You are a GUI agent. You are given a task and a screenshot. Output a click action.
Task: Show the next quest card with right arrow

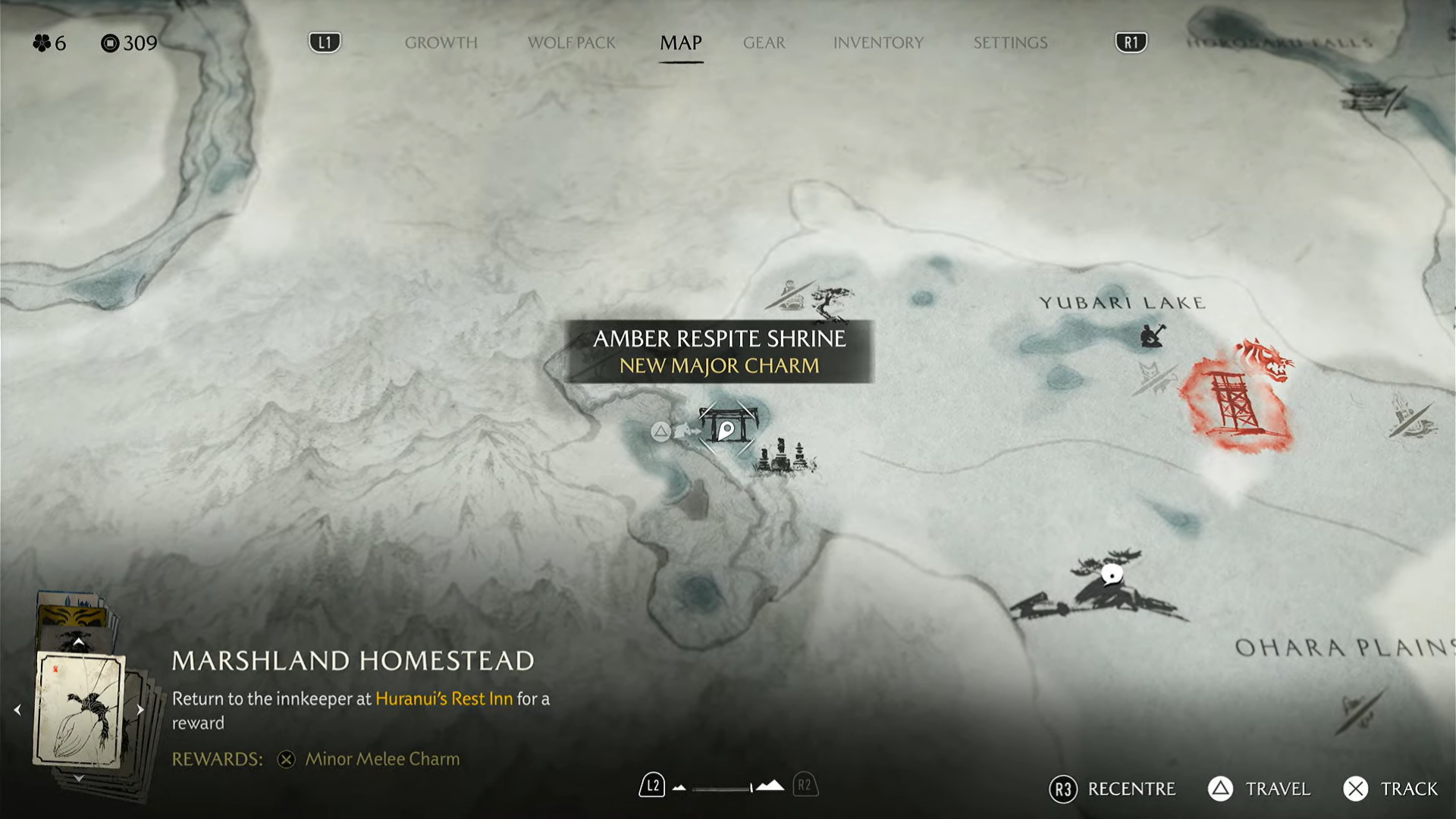(x=140, y=710)
